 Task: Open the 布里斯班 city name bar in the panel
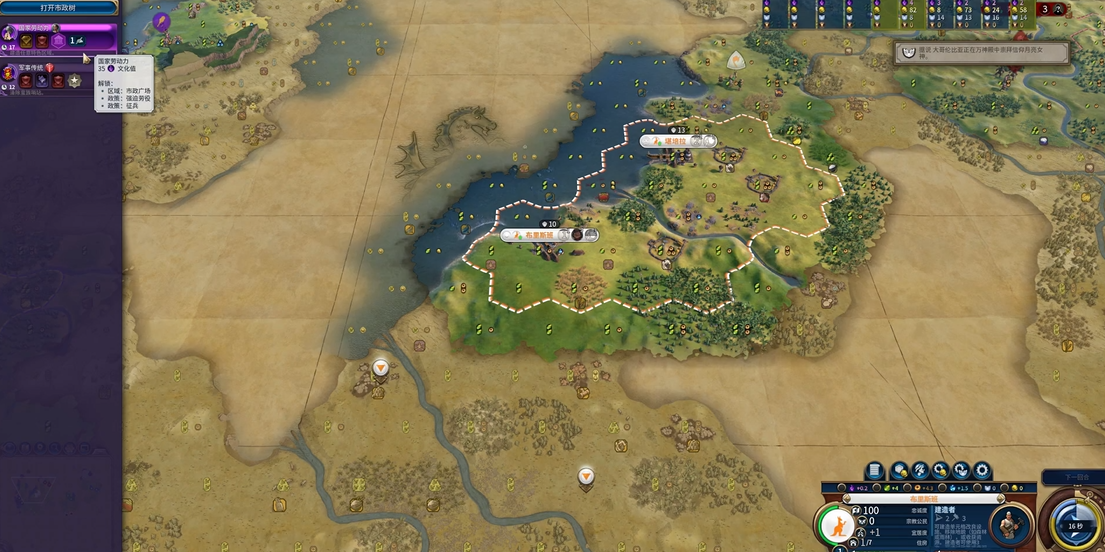click(x=923, y=498)
